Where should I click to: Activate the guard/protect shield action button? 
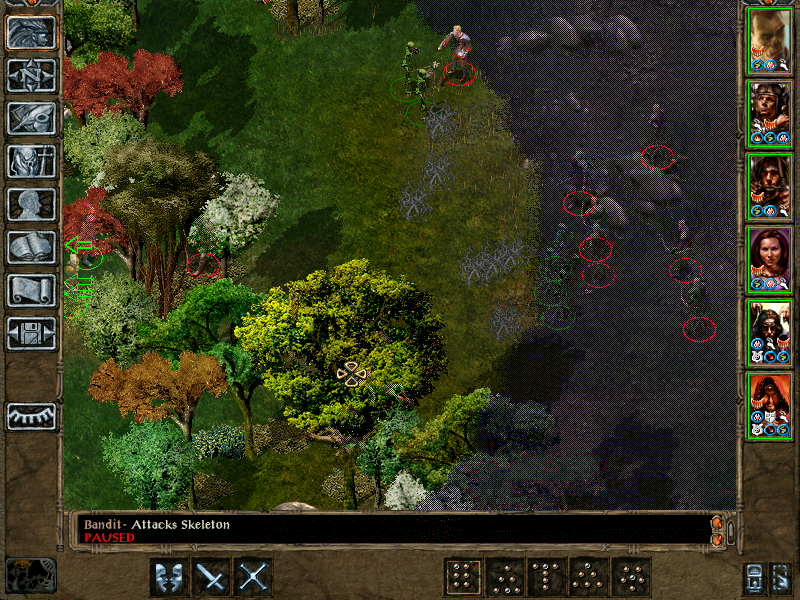click(168, 576)
